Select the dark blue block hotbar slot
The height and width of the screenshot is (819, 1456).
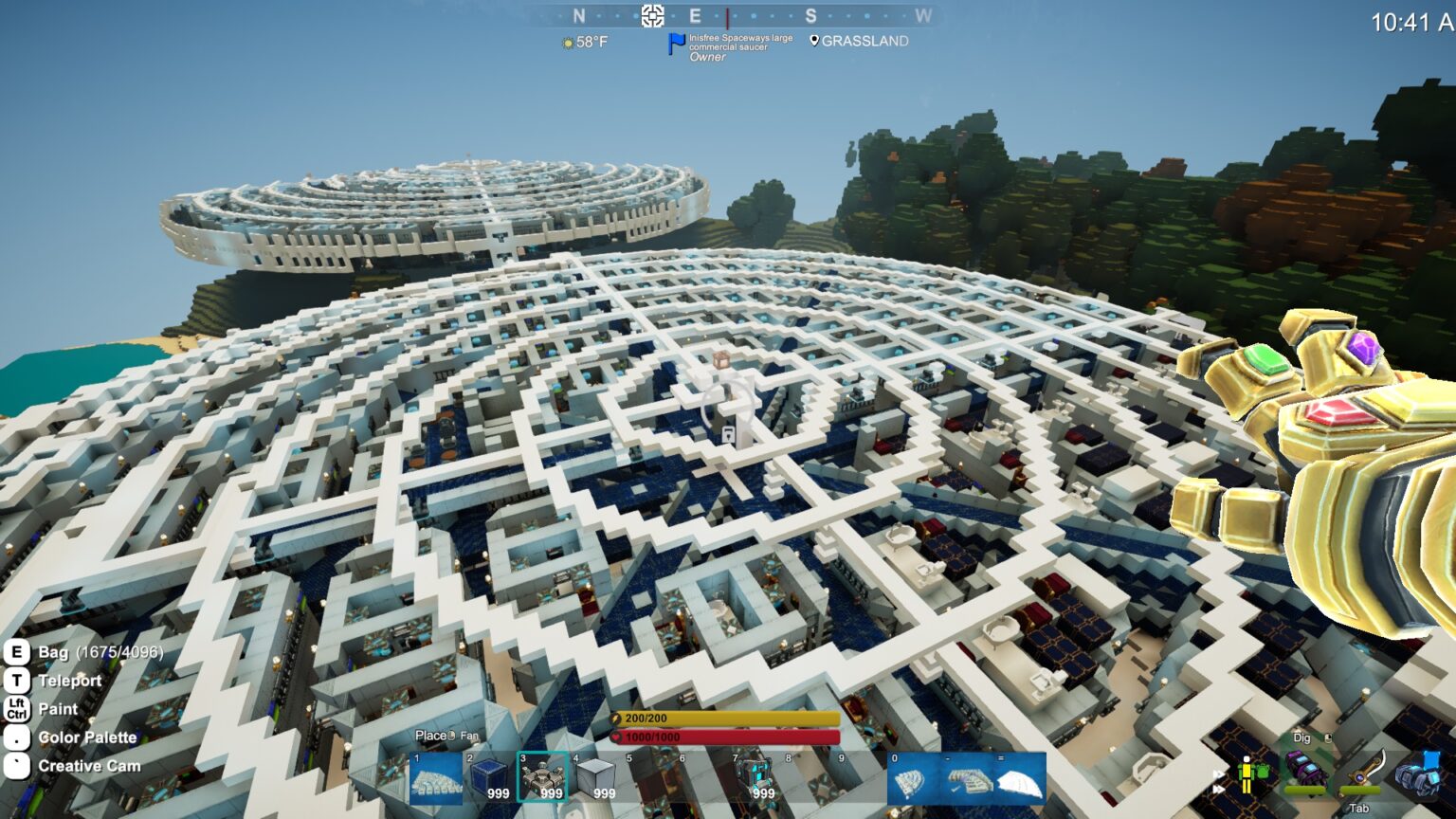(490, 778)
